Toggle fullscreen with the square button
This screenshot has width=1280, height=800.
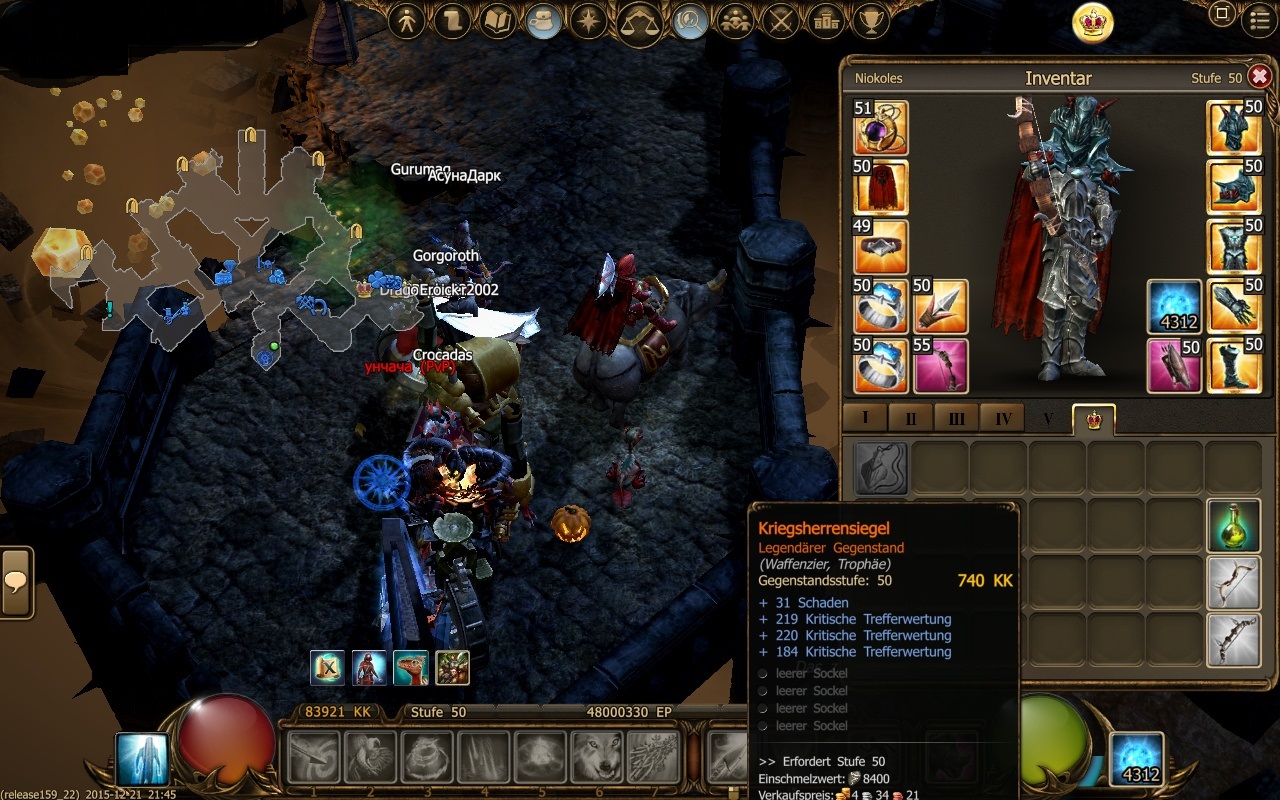coord(1221,14)
